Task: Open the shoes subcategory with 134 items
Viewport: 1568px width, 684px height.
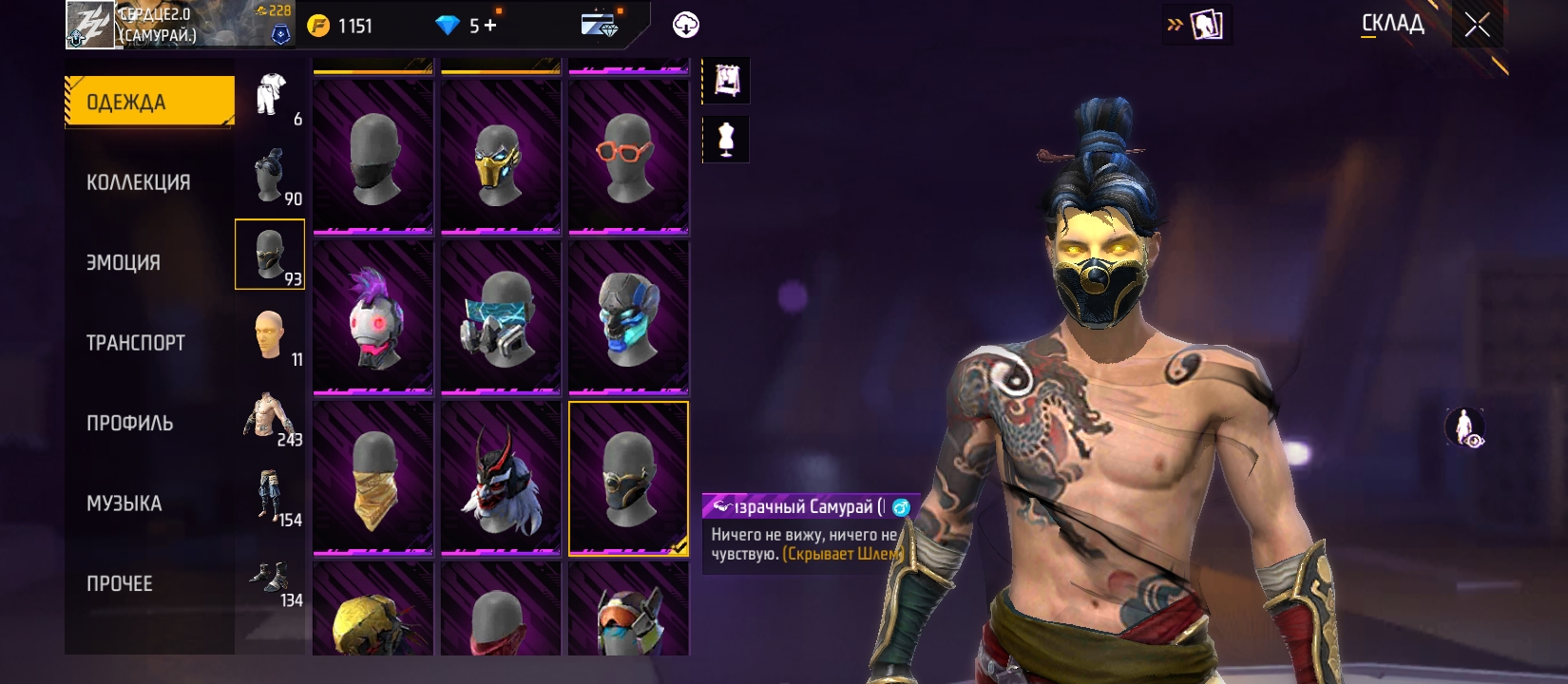Action: tap(271, 578)
